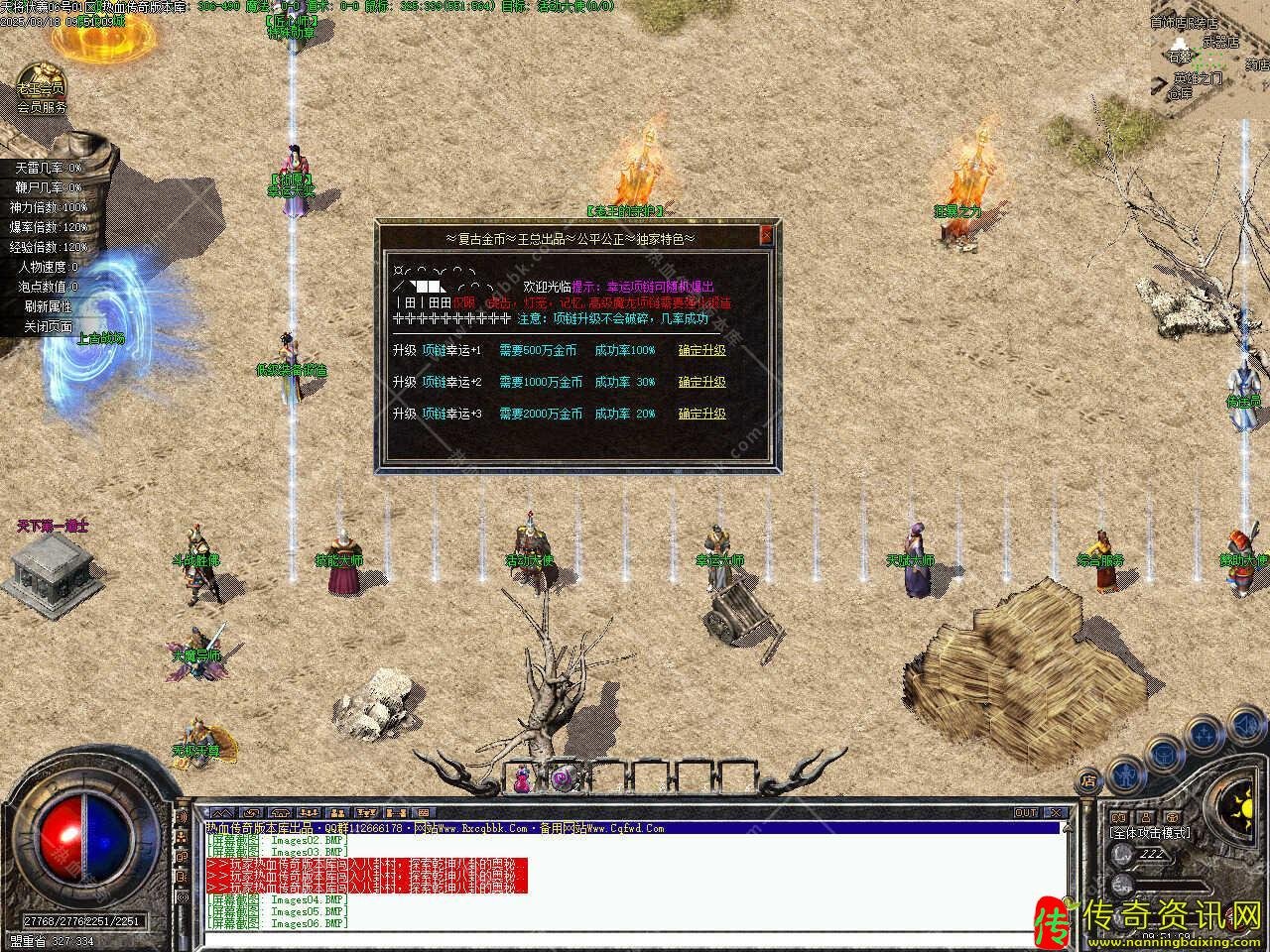Select the pink potion in the belt slot
The height and width of the screenshot is (952, 1270).
[x=523, y=780]
